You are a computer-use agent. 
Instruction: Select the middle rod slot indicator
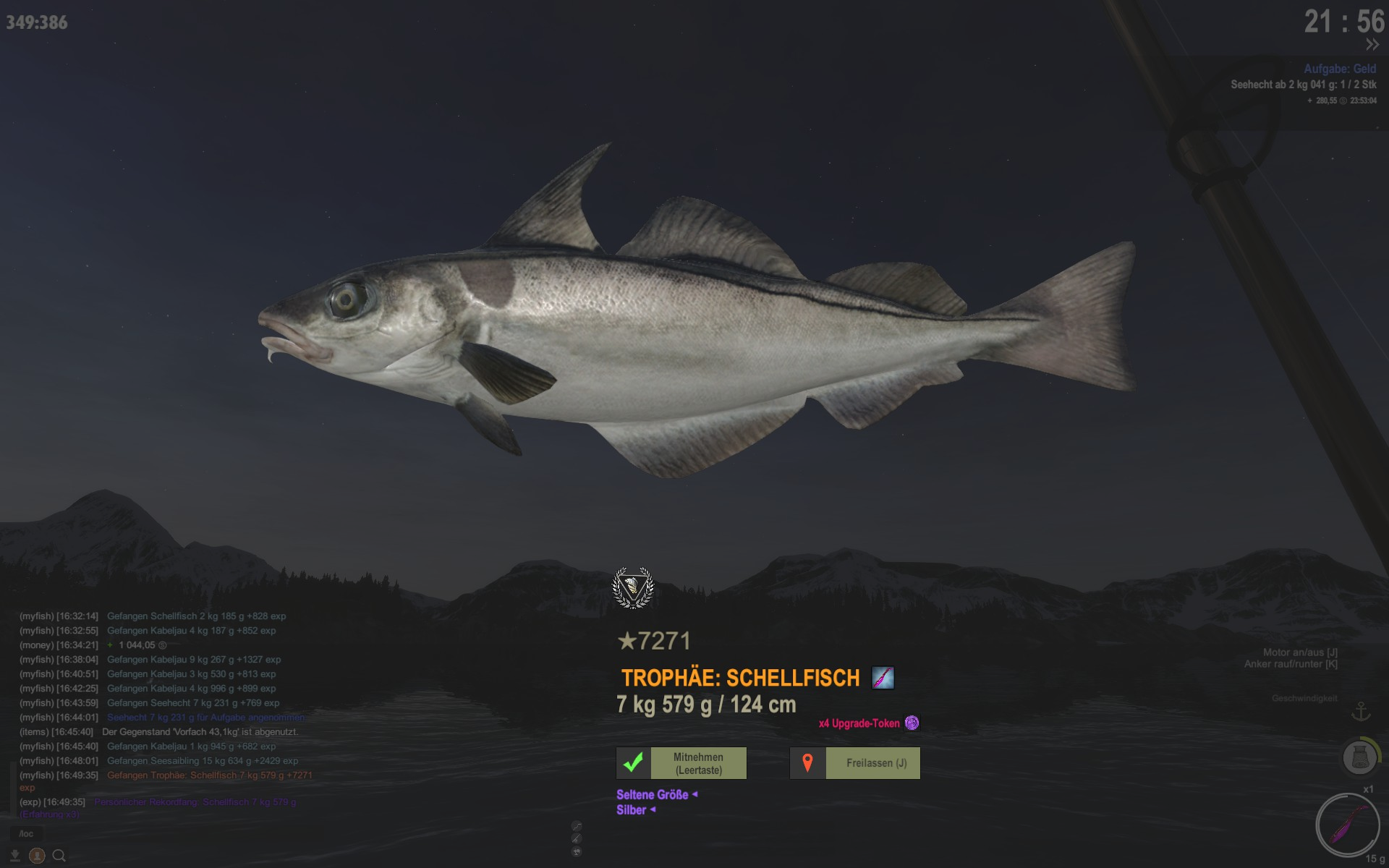577,838
